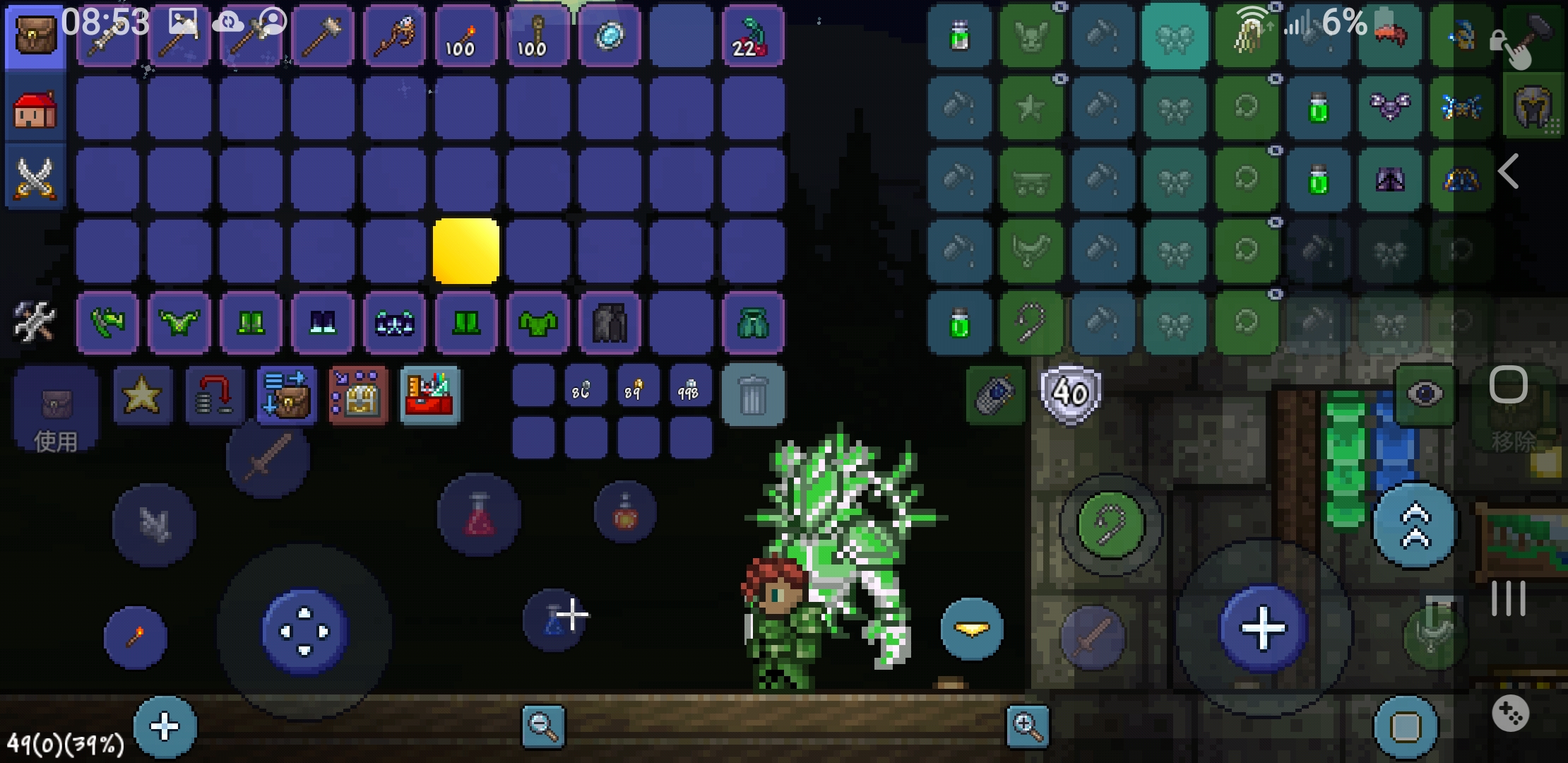Tap the double-arrow jump button
The image size is (1568, 763).
click(1415, 526)
